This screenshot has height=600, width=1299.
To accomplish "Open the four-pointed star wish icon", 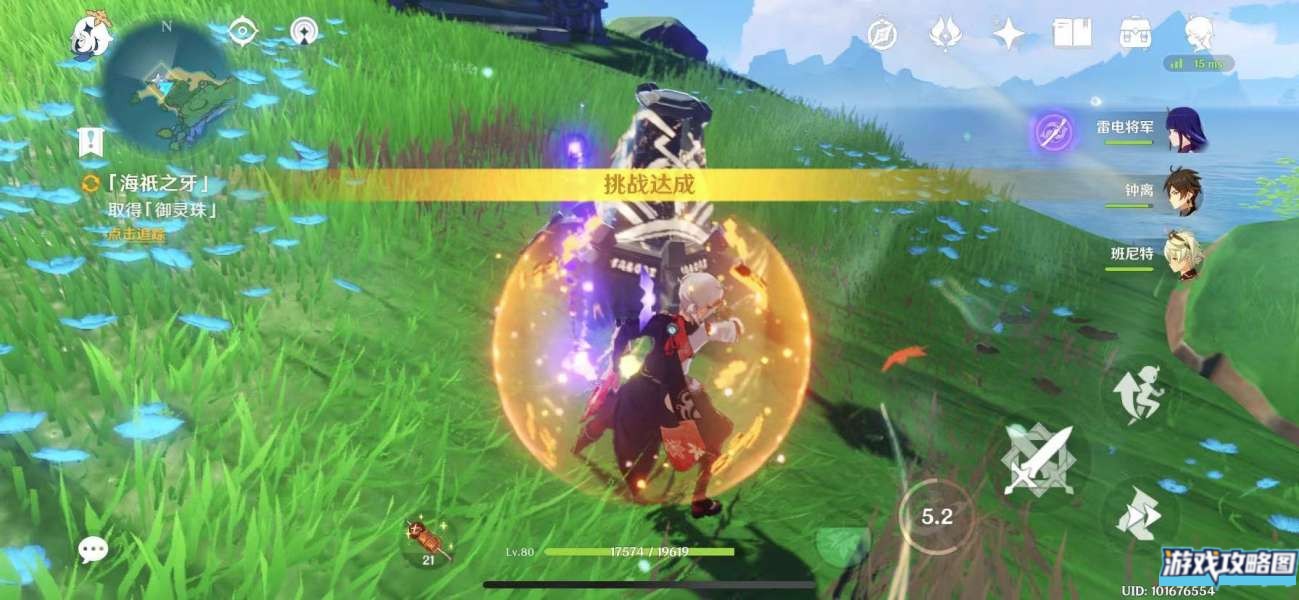I will coord(1008,33).
